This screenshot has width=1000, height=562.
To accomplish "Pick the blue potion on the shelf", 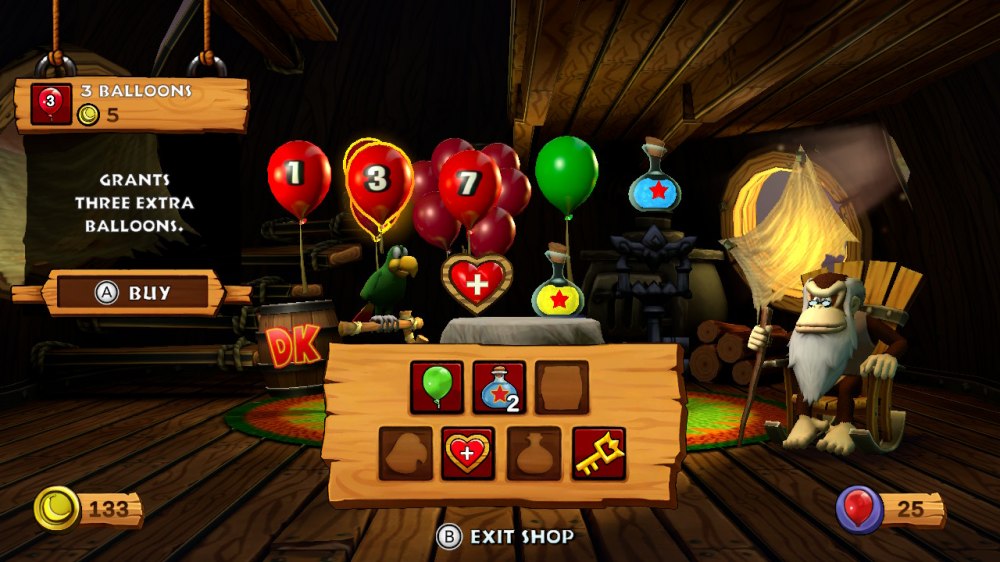I will click(654, 185).
